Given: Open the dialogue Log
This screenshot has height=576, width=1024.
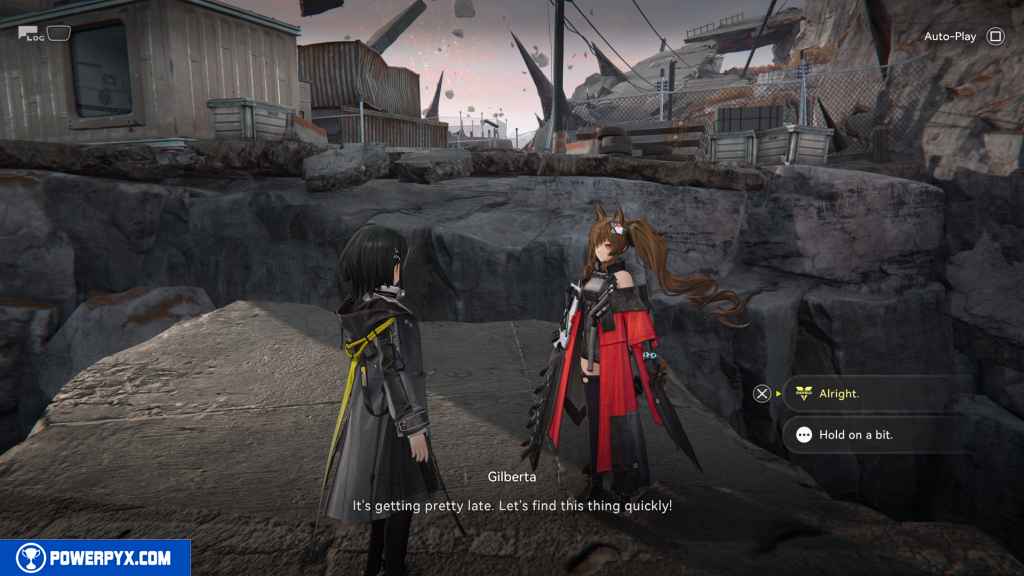Looking at the screenshot, I should point(37,34).
